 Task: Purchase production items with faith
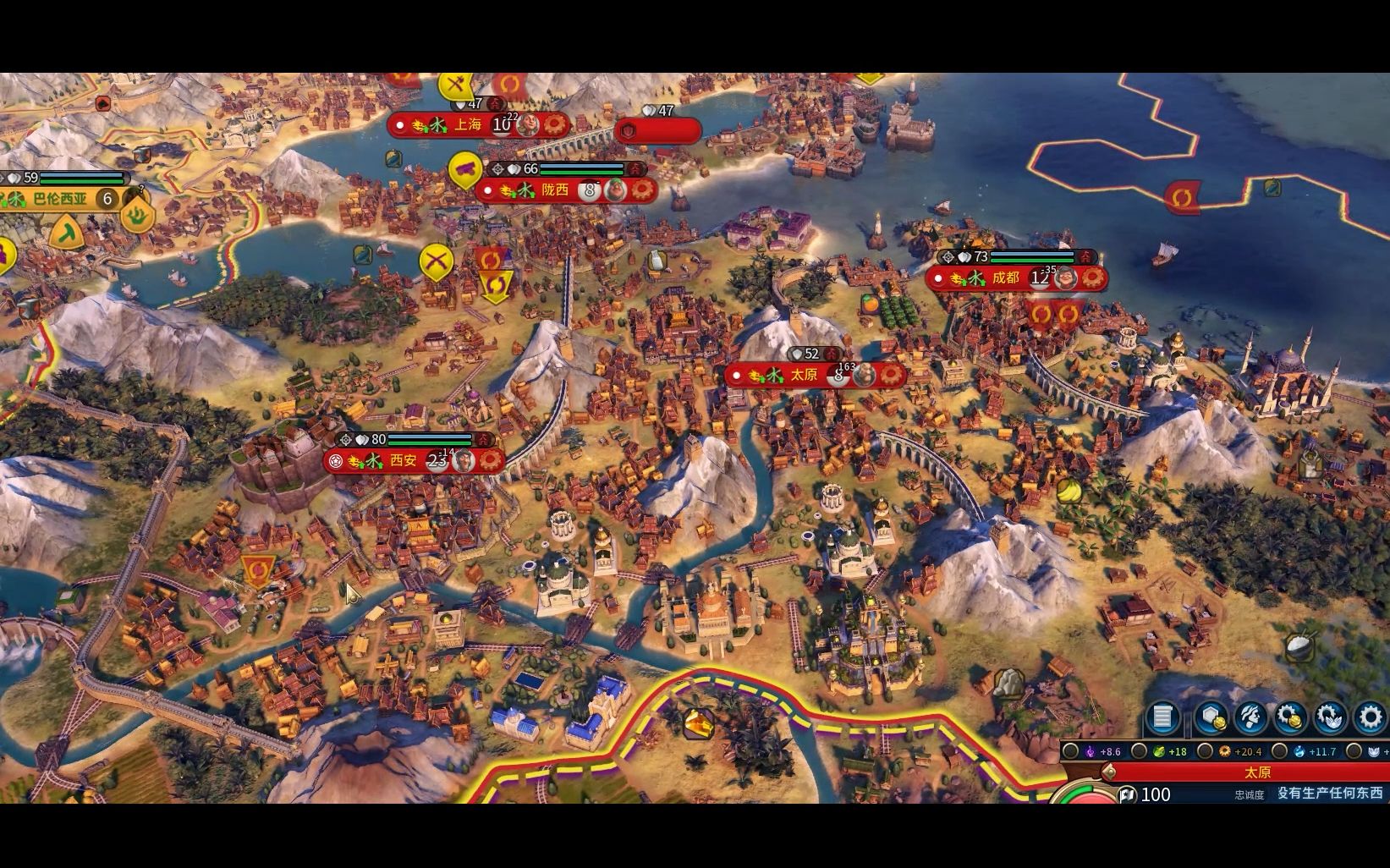tap(1330, 718)
